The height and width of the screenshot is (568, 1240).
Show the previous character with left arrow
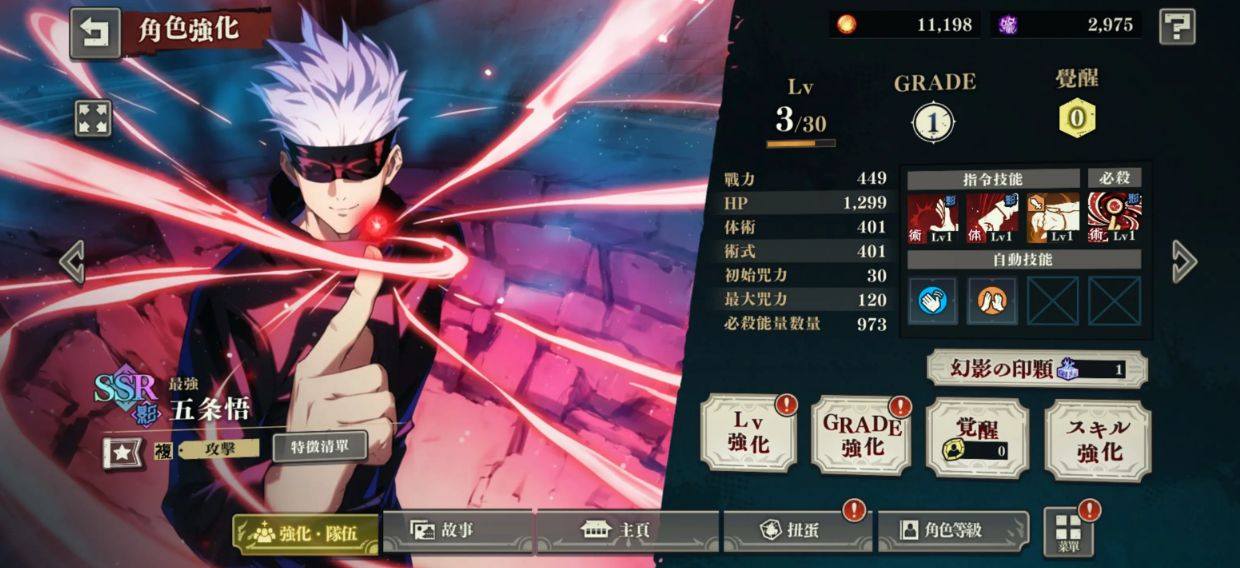pyautogui.click(x=71, y=262)
